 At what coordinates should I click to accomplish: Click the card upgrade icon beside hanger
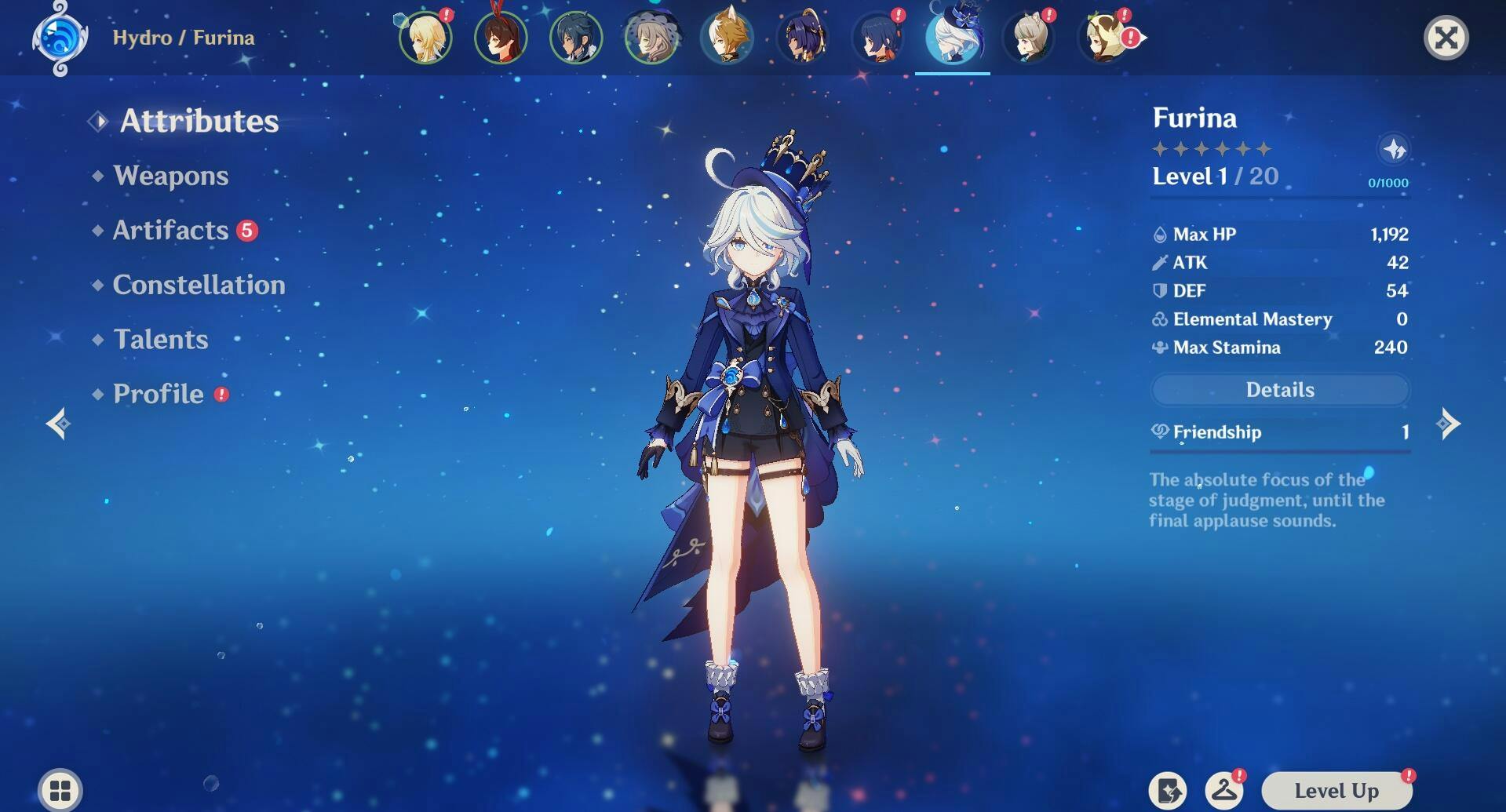[1168, 791]
